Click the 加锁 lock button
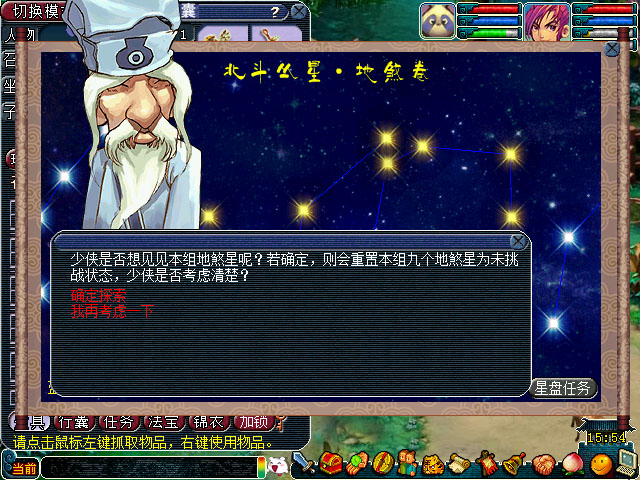The width and height of the screenshot is (640, 480). click(x=251, y=423)
